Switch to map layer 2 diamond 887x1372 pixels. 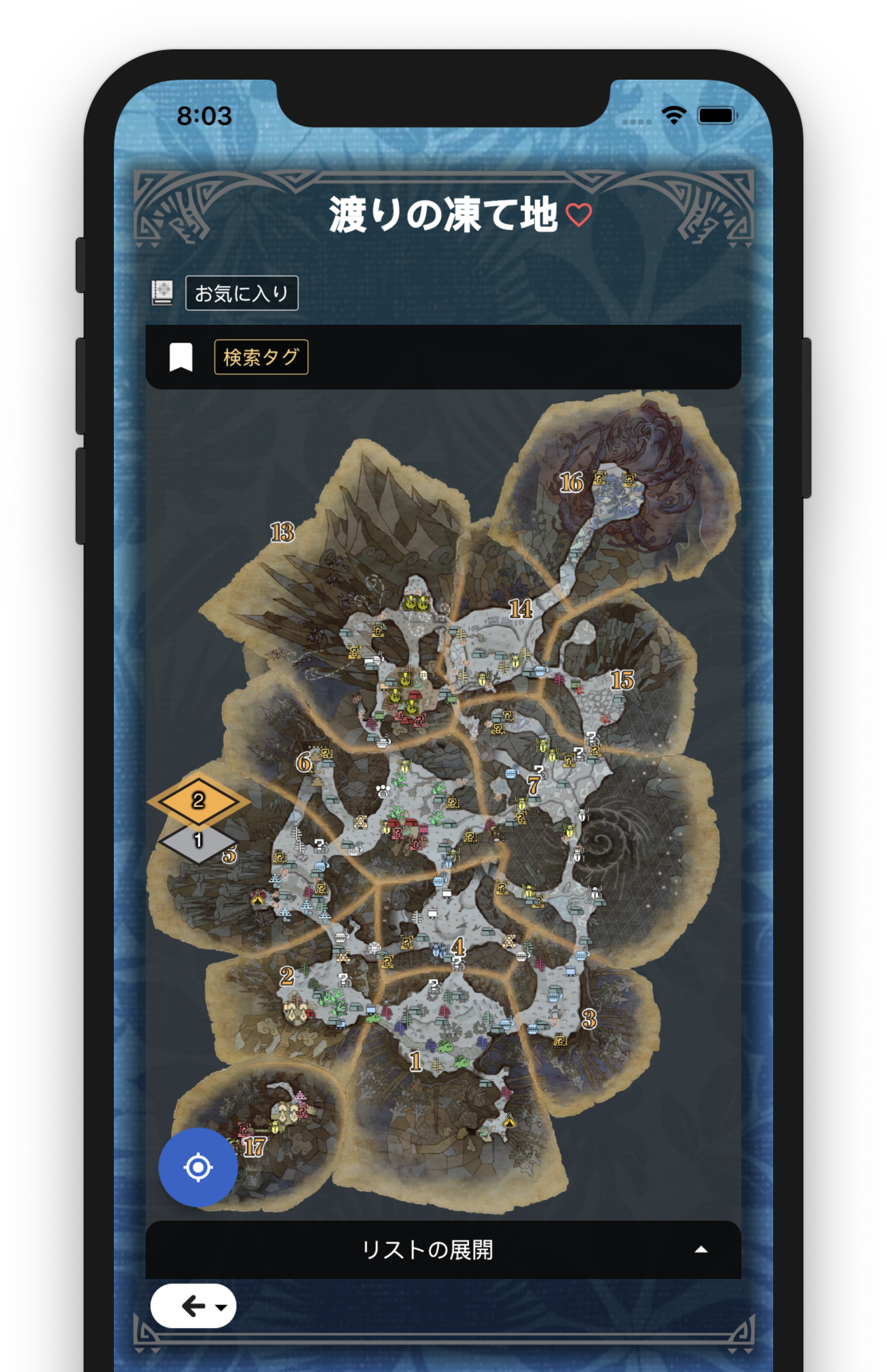(x=198, y=799)
